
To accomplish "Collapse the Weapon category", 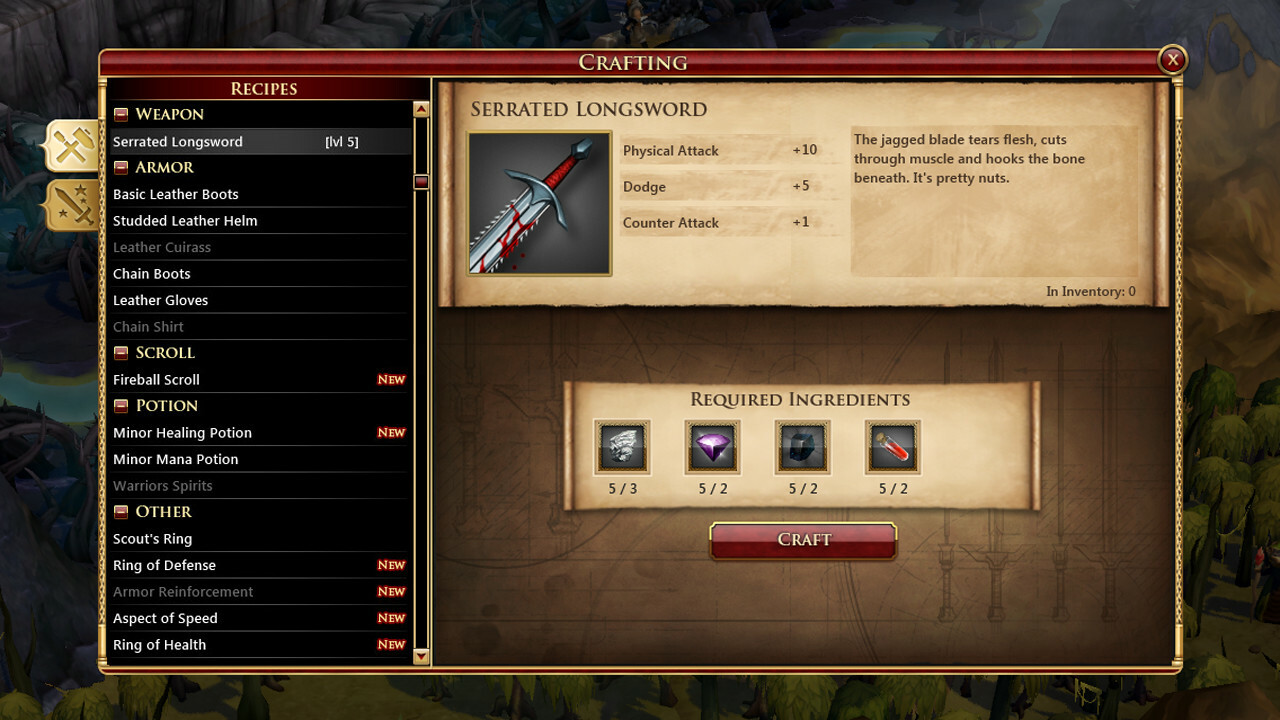I will click(x=121, y=114).
